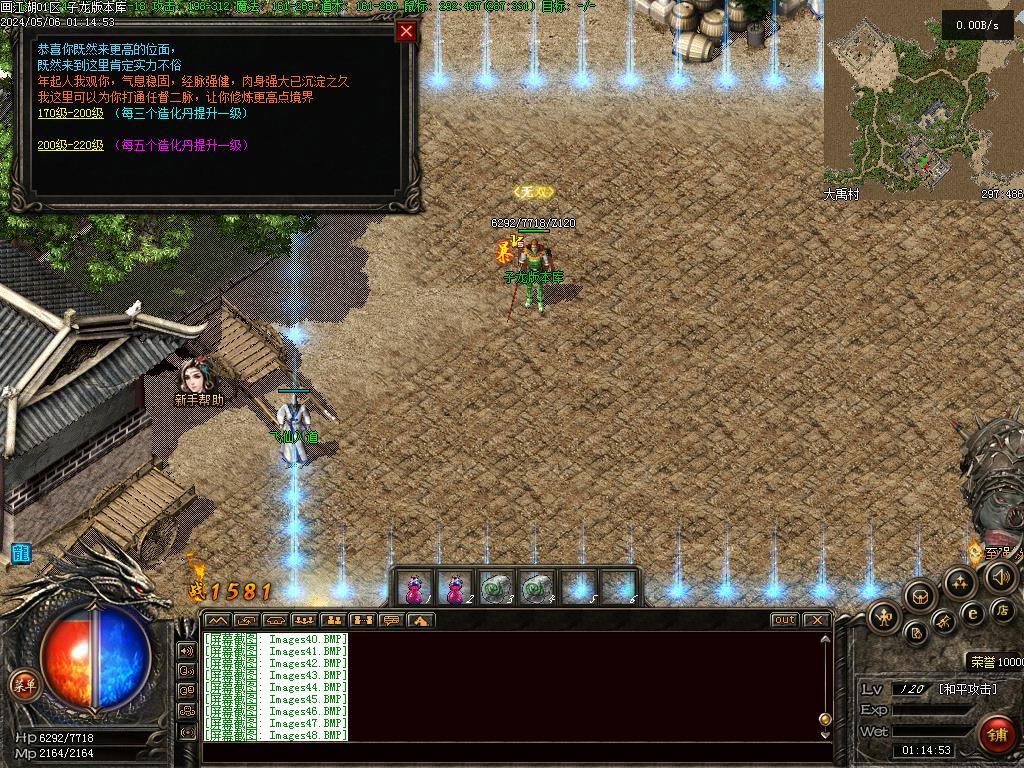
Task: Select the 200级-220级 upgrade option
Action: 70,145
